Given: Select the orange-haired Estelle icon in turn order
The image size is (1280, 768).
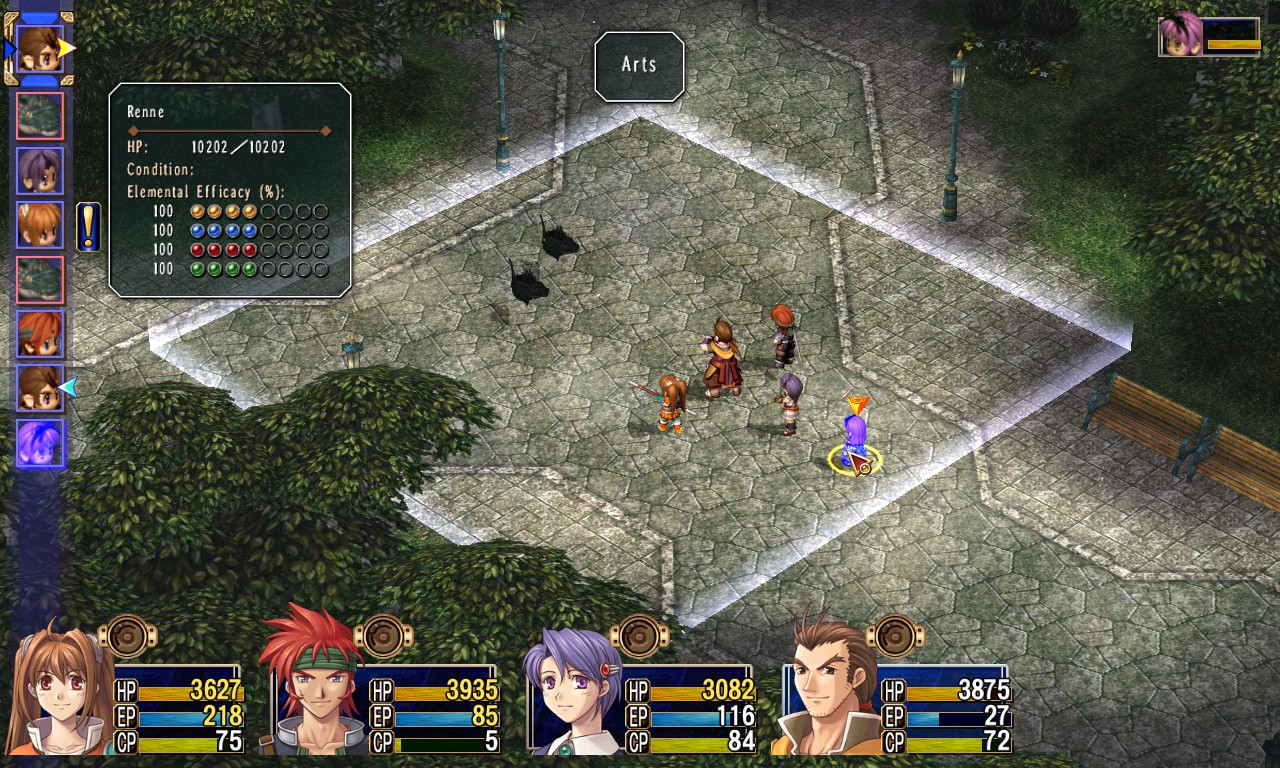Looking at the screenshot, I should click(40, 225).
